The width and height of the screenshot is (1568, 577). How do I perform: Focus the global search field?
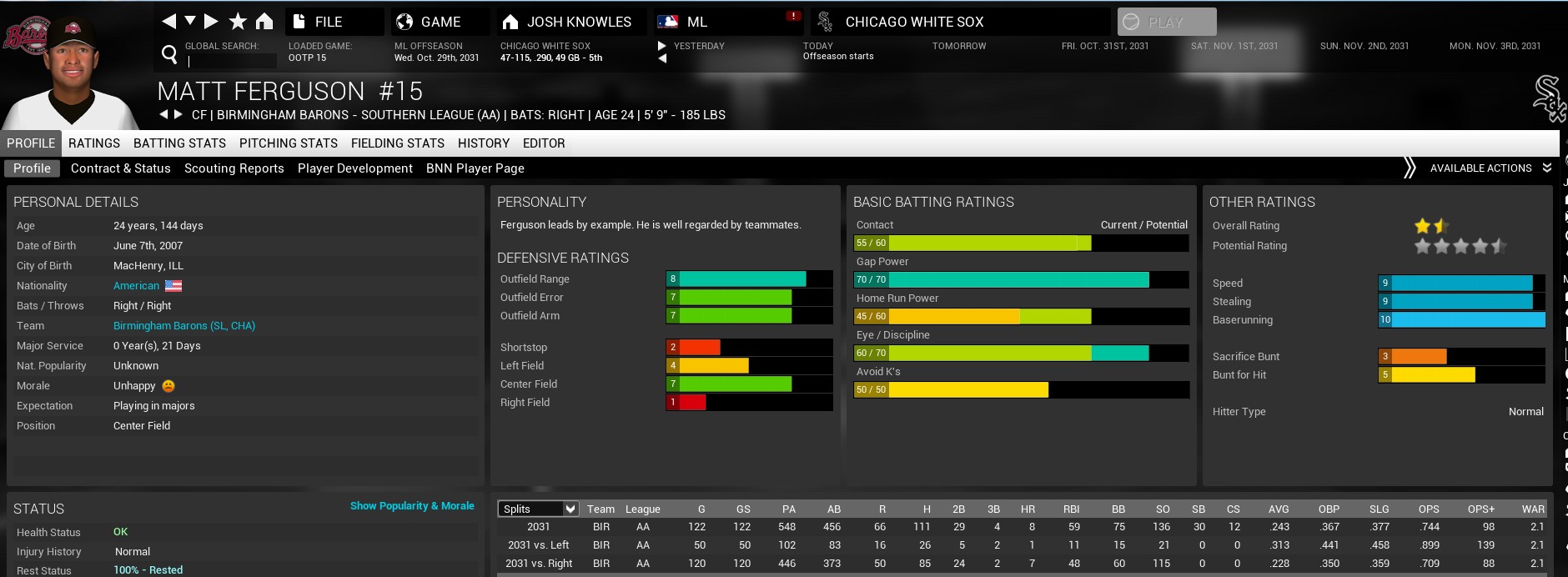pos(232,61)
